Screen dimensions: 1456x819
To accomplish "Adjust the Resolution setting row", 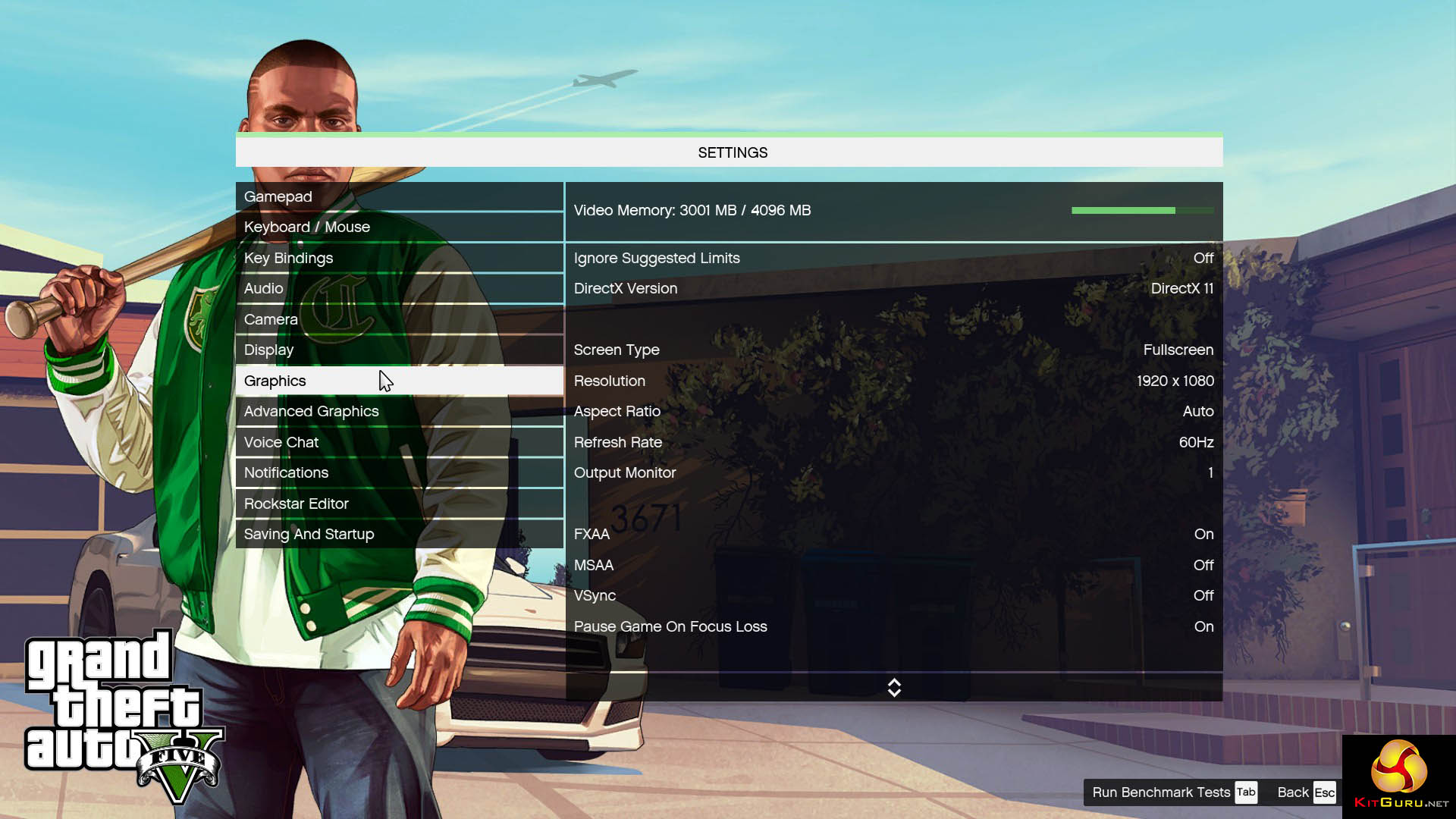I will (x=893, y=381).
